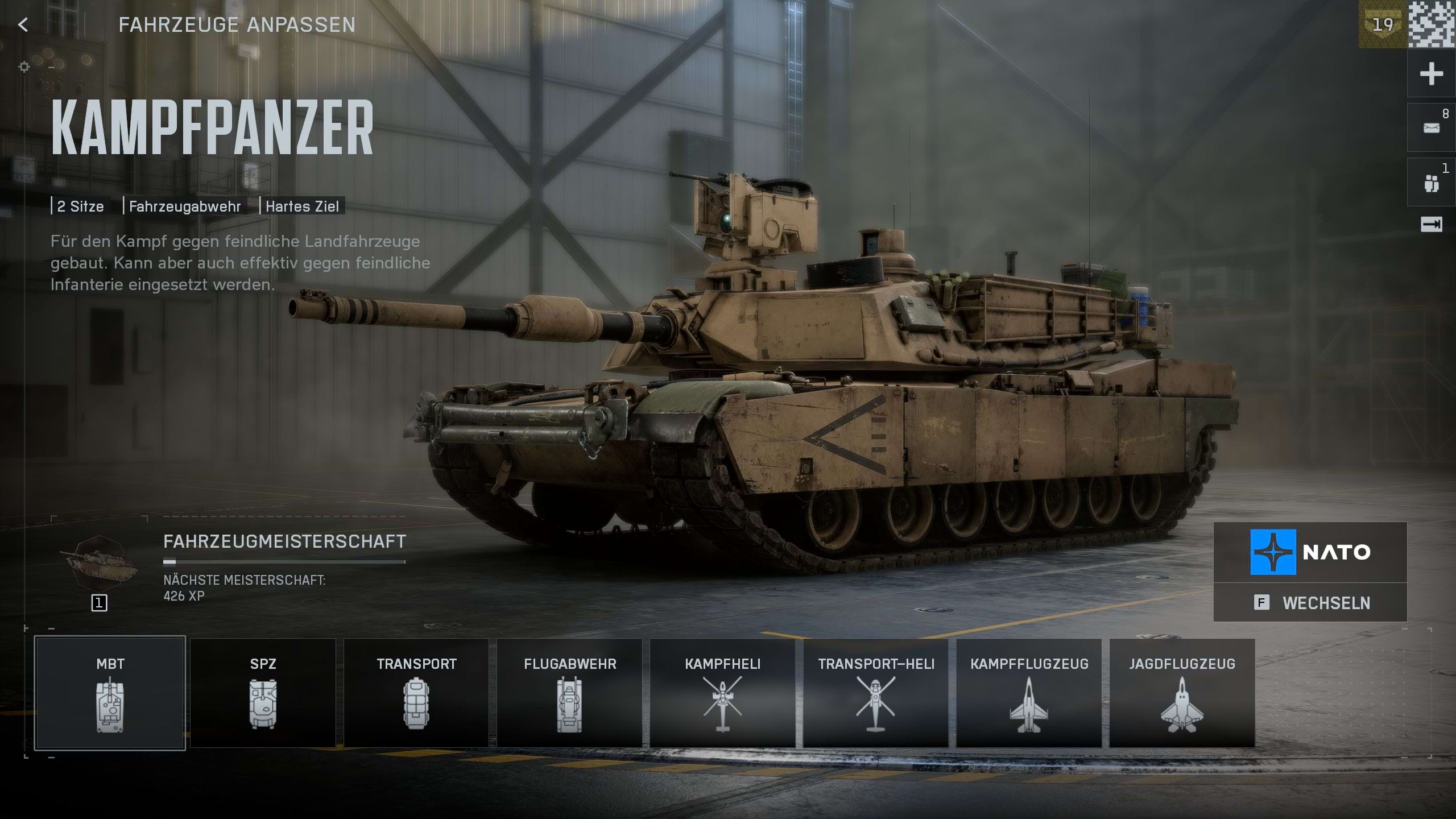Switch to the Kampfflugzeug category
The width and height of the screenshot is (1456, 819).
pyautogui.click(x=1029, y=693)
